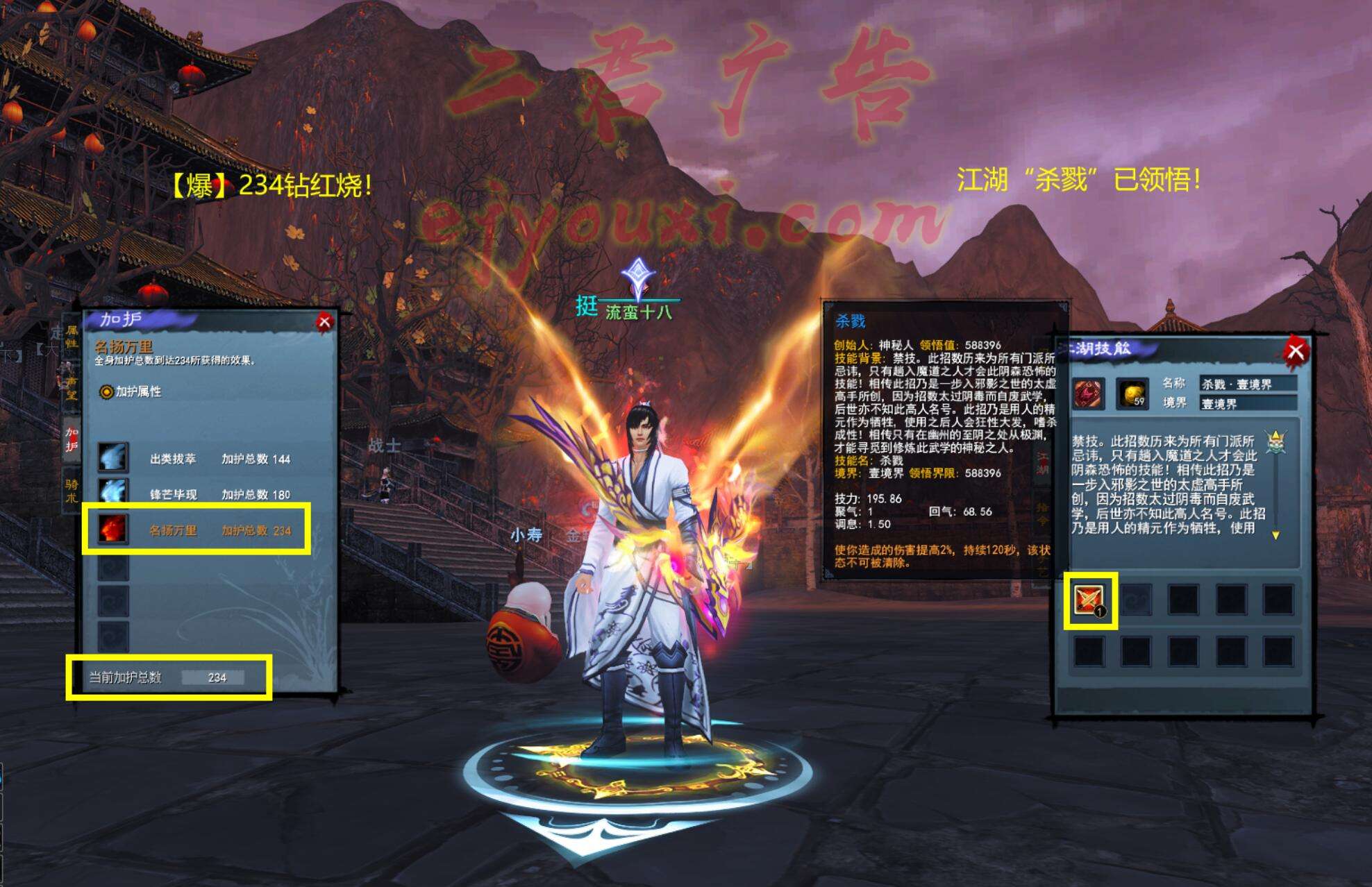The width and height of the screenshot is (1372, 887).
Task: Select the 加护 side tab
Action: tap(72, 439)
